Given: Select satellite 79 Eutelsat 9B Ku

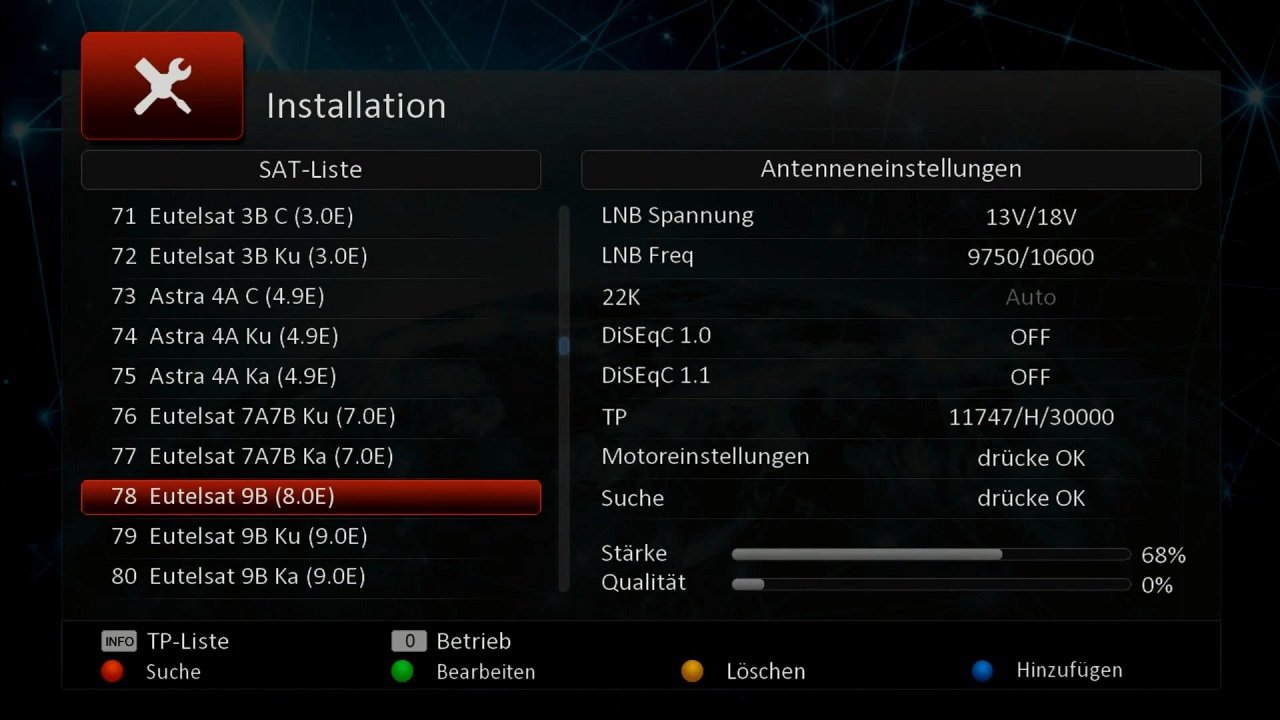Looking at the screenshot, I should [310, 536].
